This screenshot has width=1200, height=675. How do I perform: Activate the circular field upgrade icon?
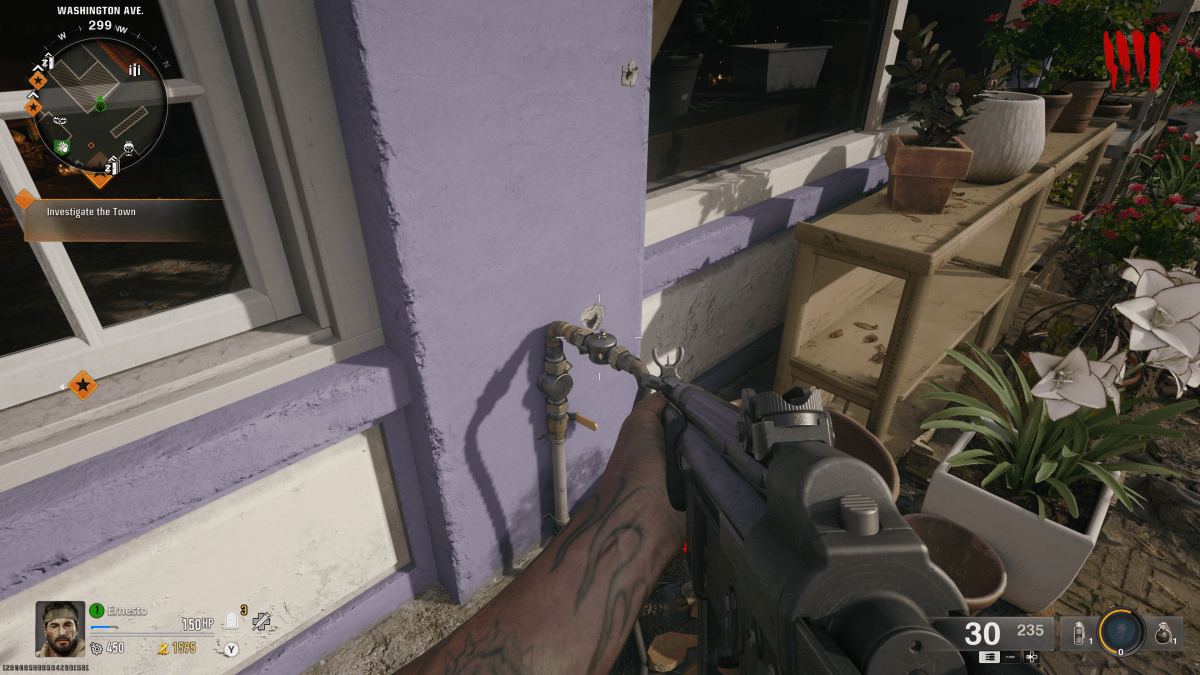pyautogui.click(x=1121, y=632)
